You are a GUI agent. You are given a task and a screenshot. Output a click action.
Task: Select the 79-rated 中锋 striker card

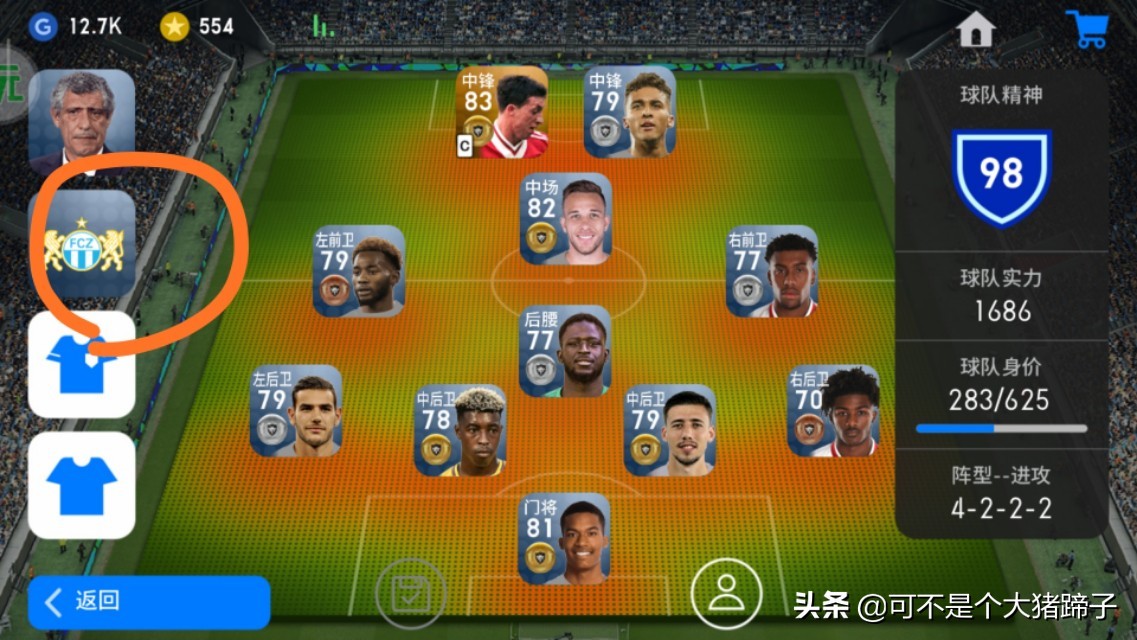629,112
